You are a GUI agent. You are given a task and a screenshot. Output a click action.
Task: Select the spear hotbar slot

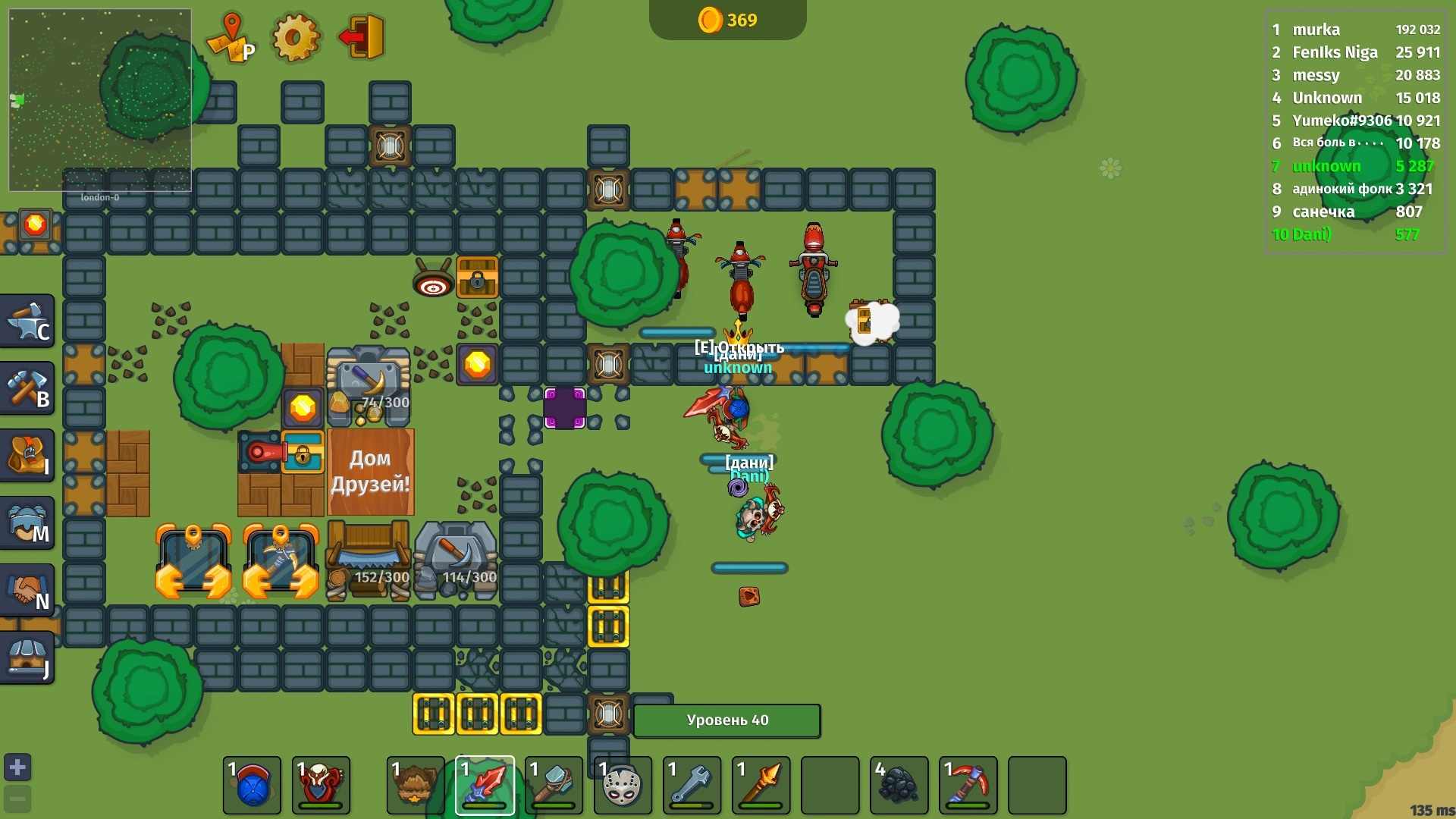pos(761,786)
